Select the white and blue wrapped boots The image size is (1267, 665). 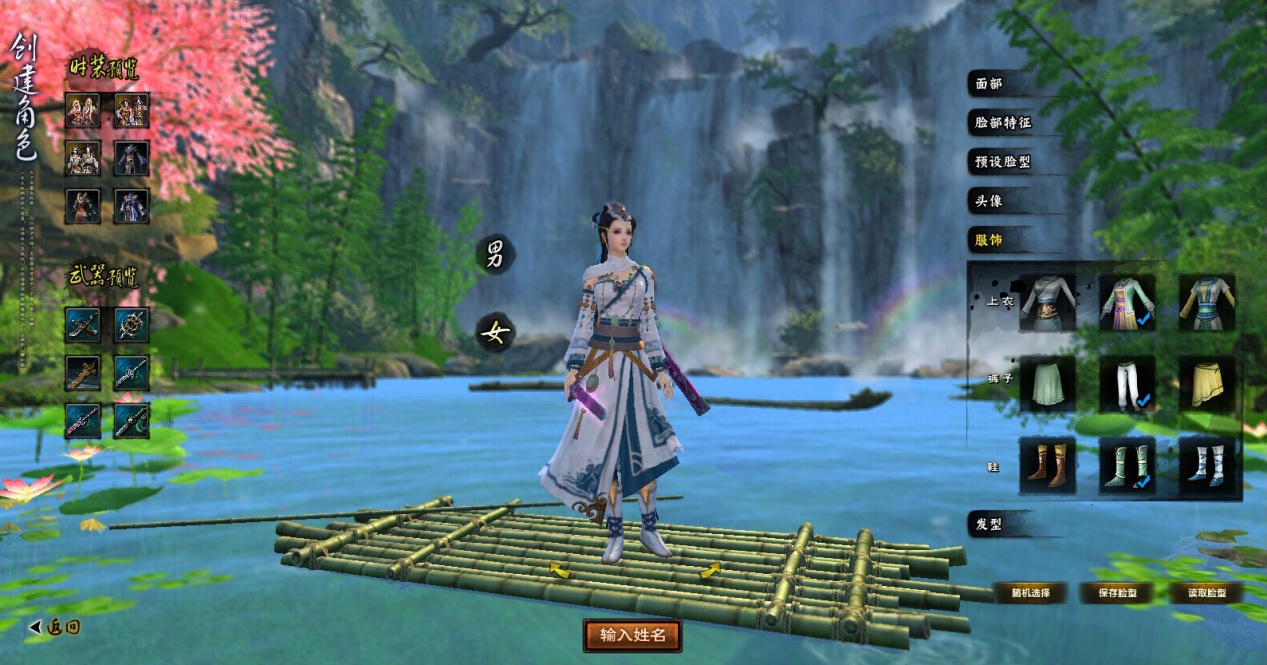point(1206,465)
